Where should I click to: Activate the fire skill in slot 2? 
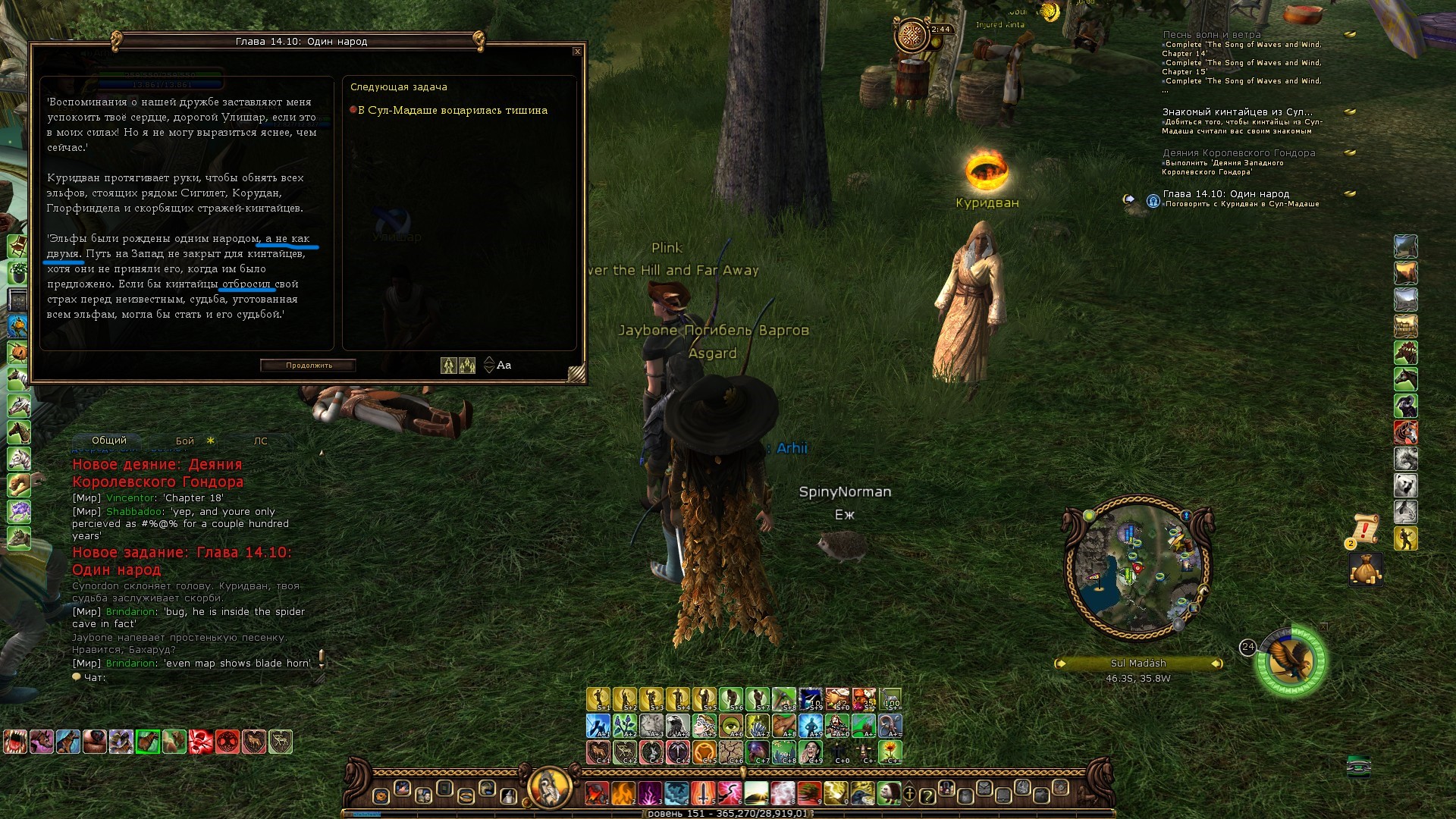pyautogui.click(x=623, y=793)
